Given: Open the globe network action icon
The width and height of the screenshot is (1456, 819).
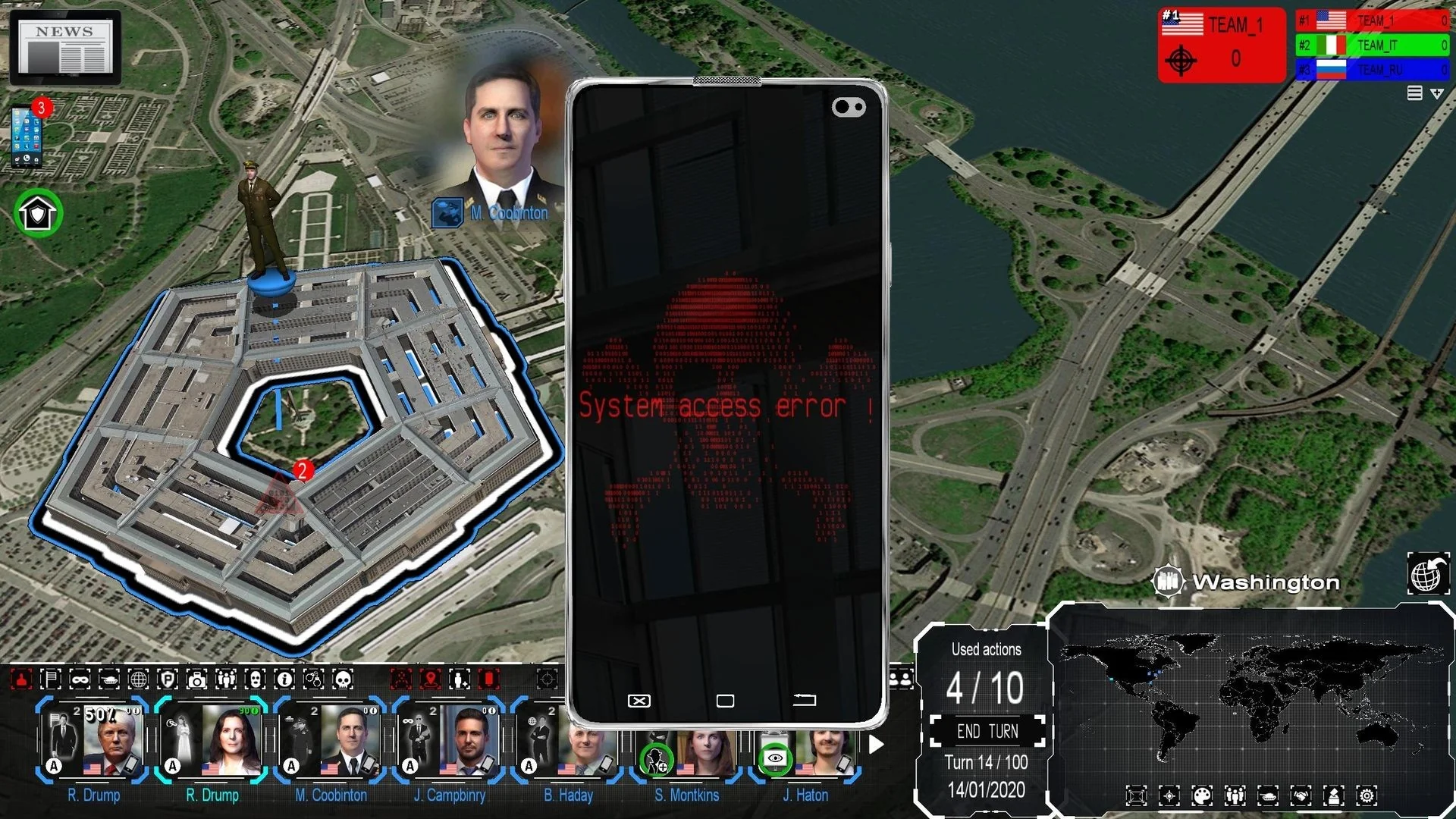Looking at the screenshot, I should pos(139,680).
